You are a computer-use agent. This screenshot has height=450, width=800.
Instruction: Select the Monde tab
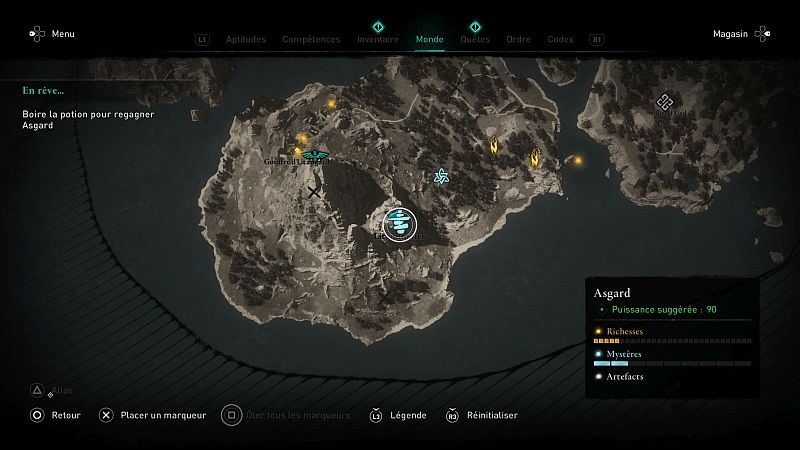click(429, 40)
